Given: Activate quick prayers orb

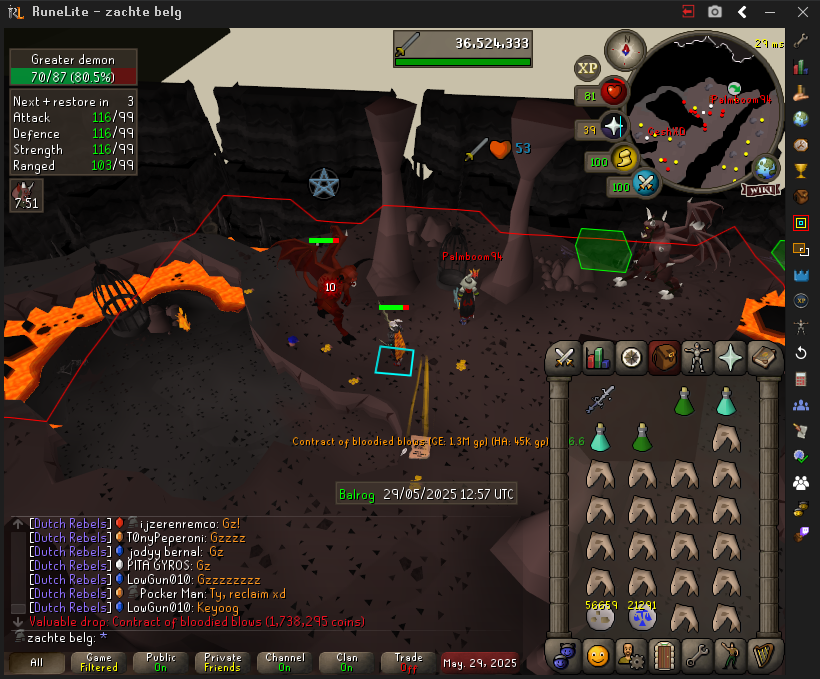Looking at the screenshot, I should 613,127.
